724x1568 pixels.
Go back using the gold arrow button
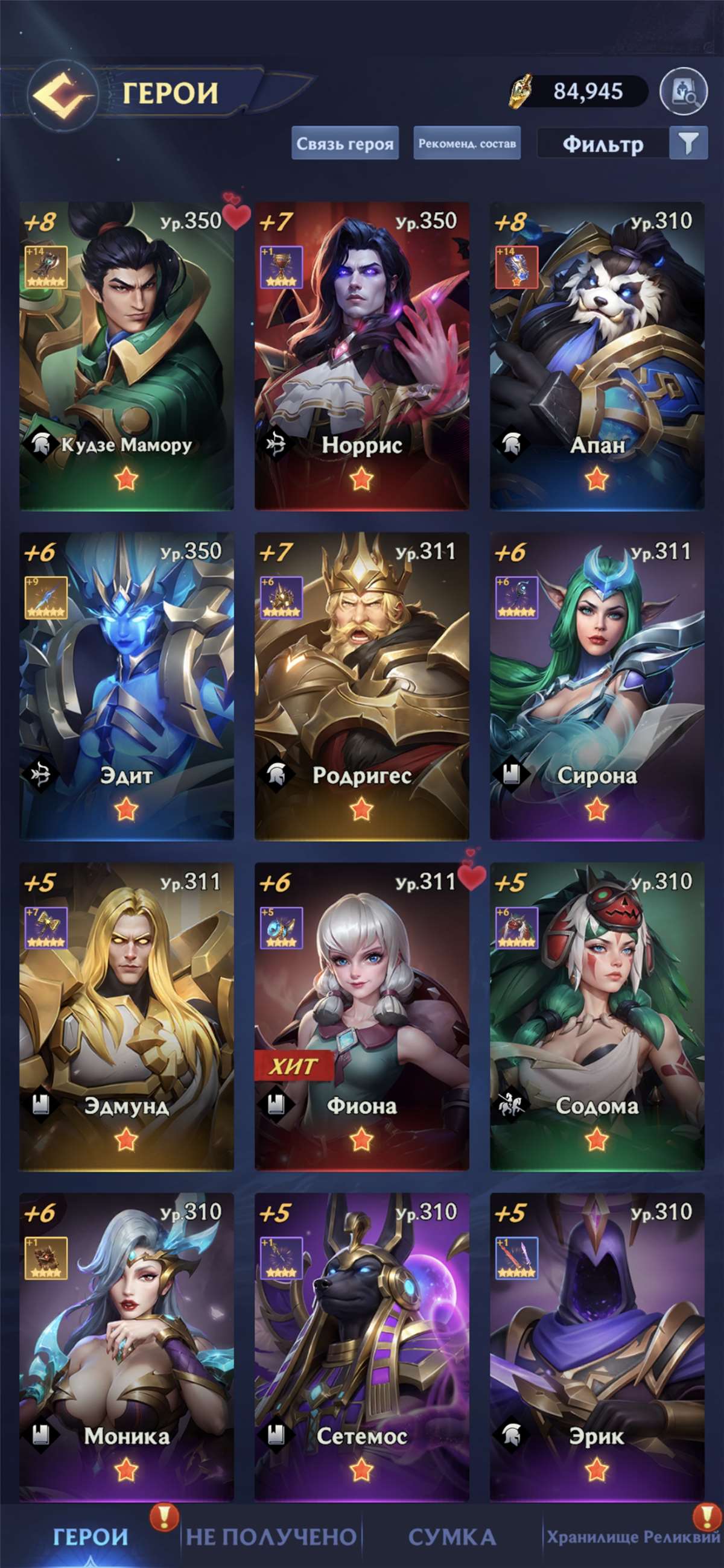click(62, 93)
